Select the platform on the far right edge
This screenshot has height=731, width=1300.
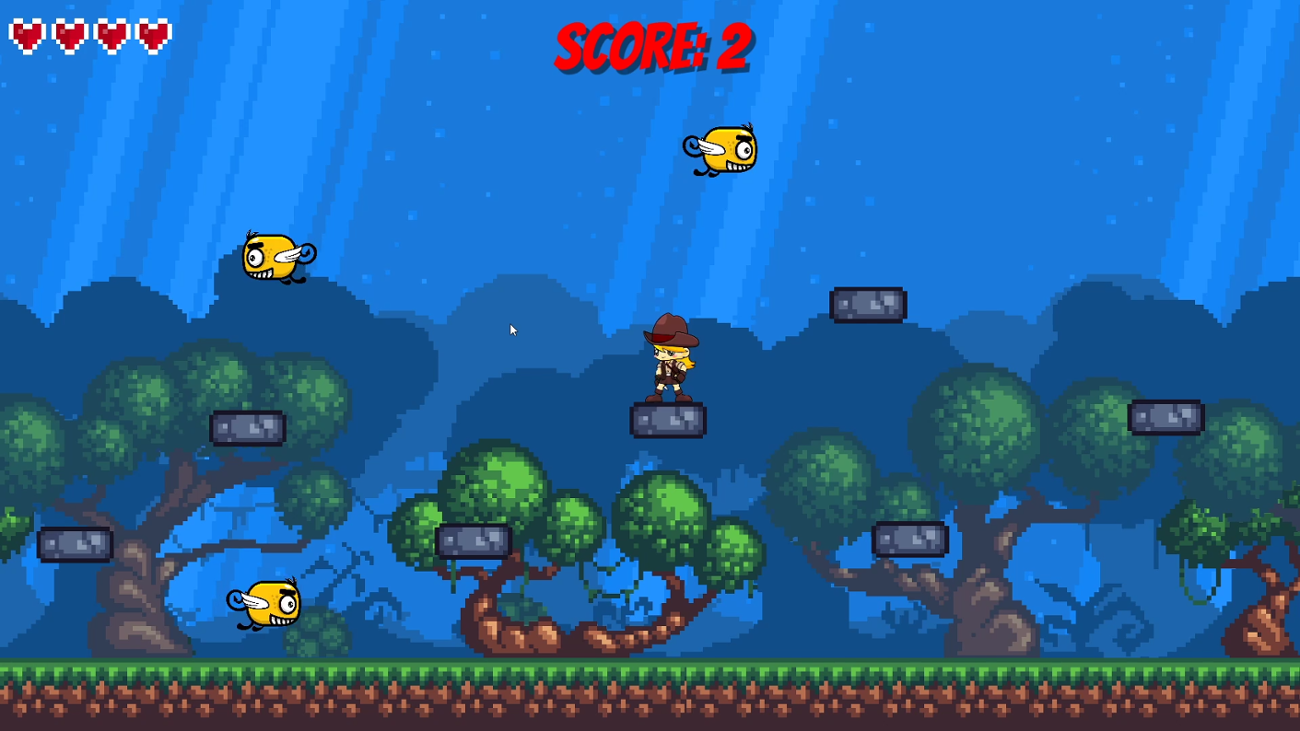pos(1165,415)
